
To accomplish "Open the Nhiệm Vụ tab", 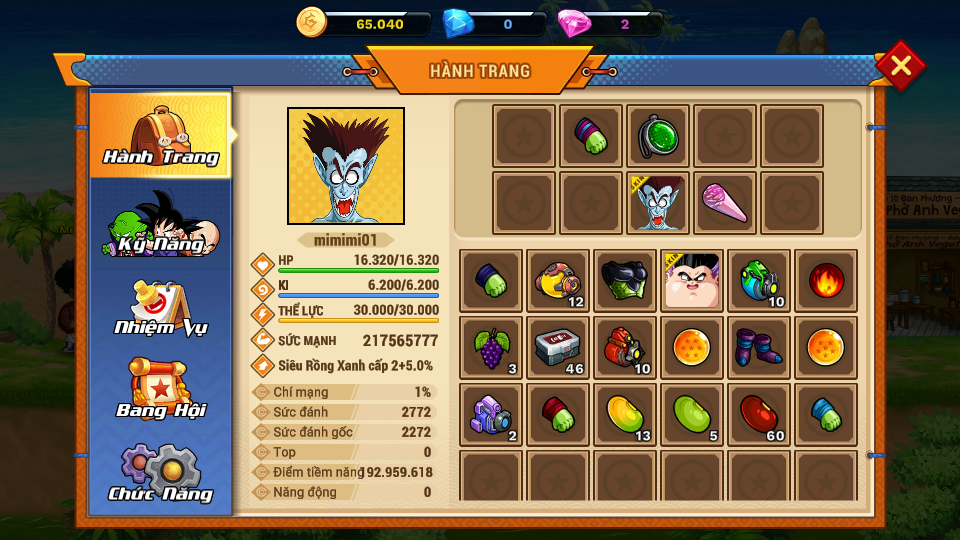I will pos(160,309).
